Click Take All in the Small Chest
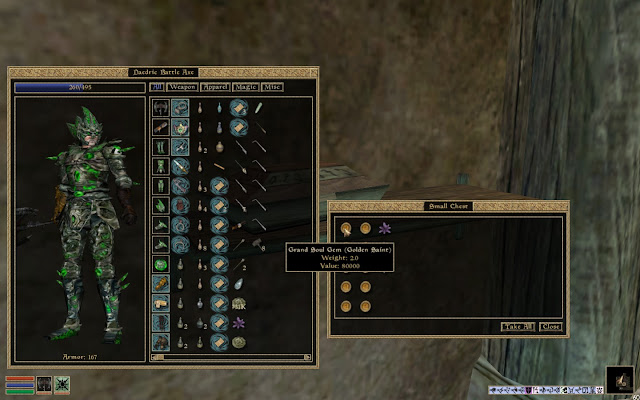The width and height of the screenshot is (640, 400). pos(517,327)
